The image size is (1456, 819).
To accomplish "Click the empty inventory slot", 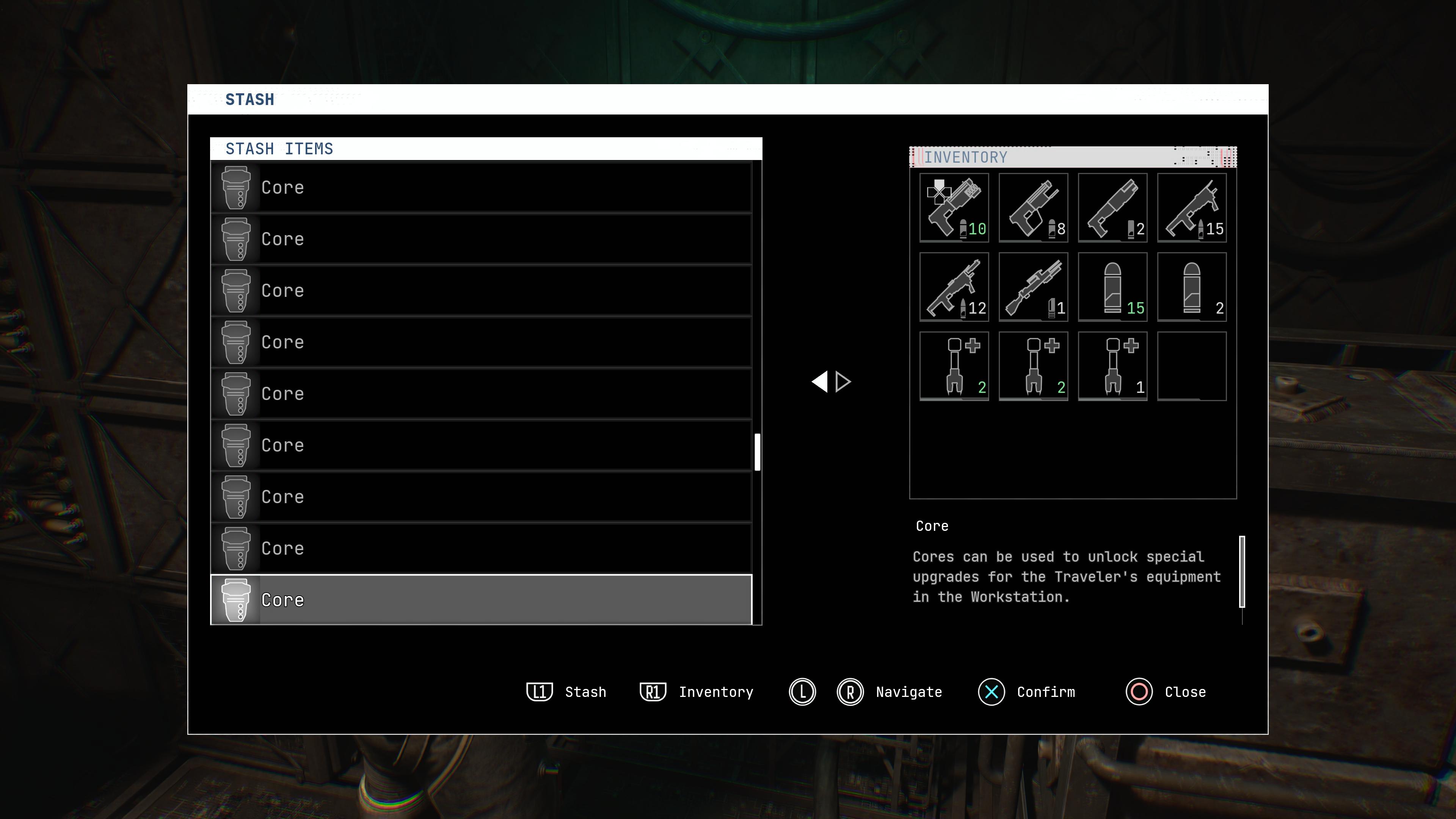I will pos(1191,366).
